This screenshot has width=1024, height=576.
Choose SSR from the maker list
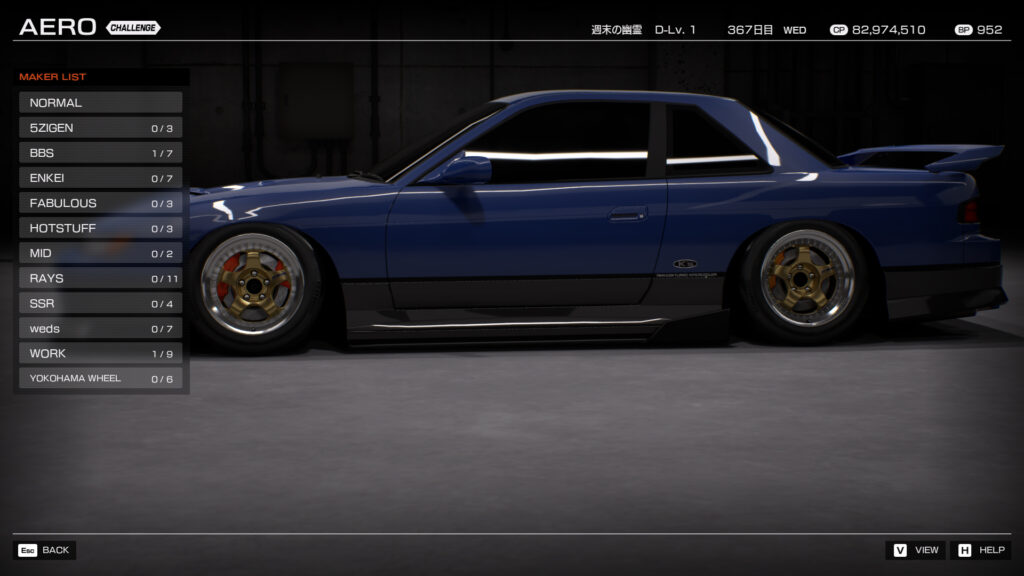(100, 303)
